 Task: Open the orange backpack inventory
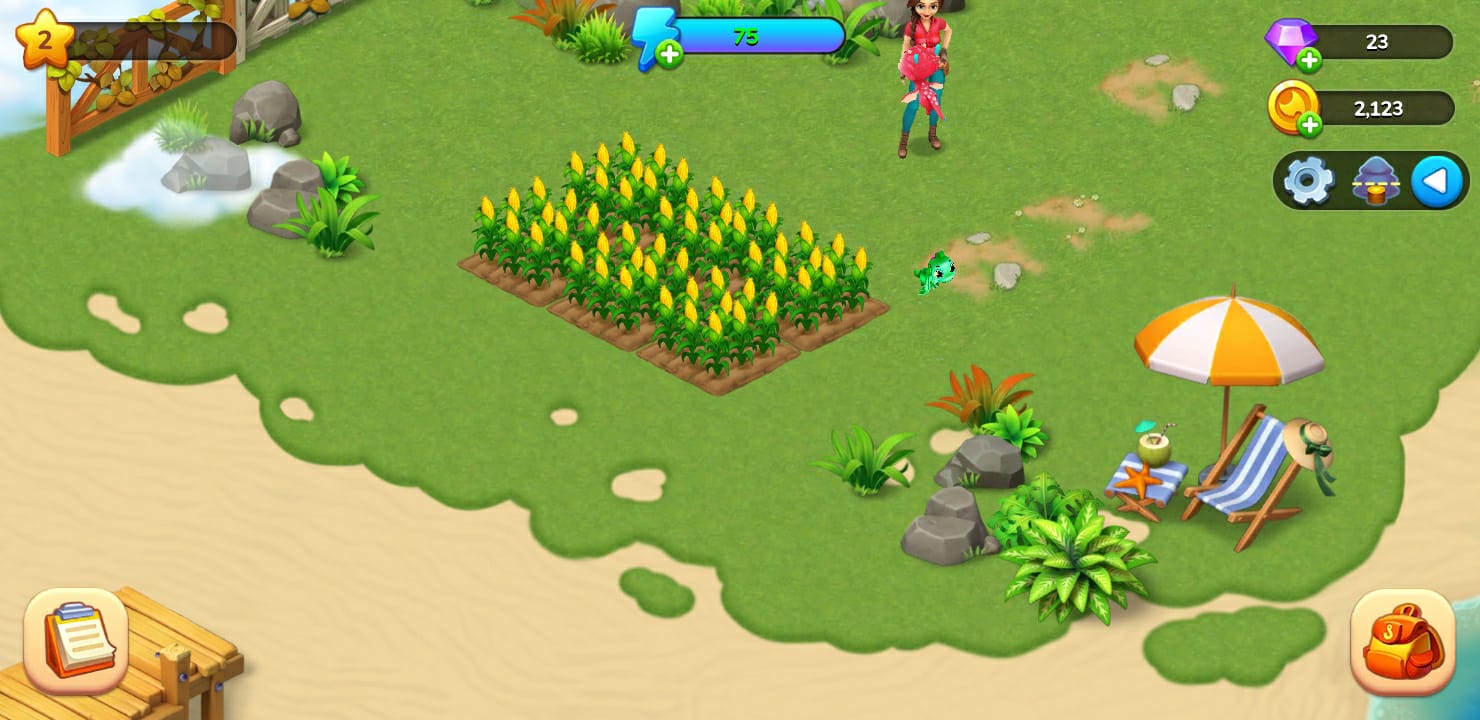click(x=1402, y=641)
